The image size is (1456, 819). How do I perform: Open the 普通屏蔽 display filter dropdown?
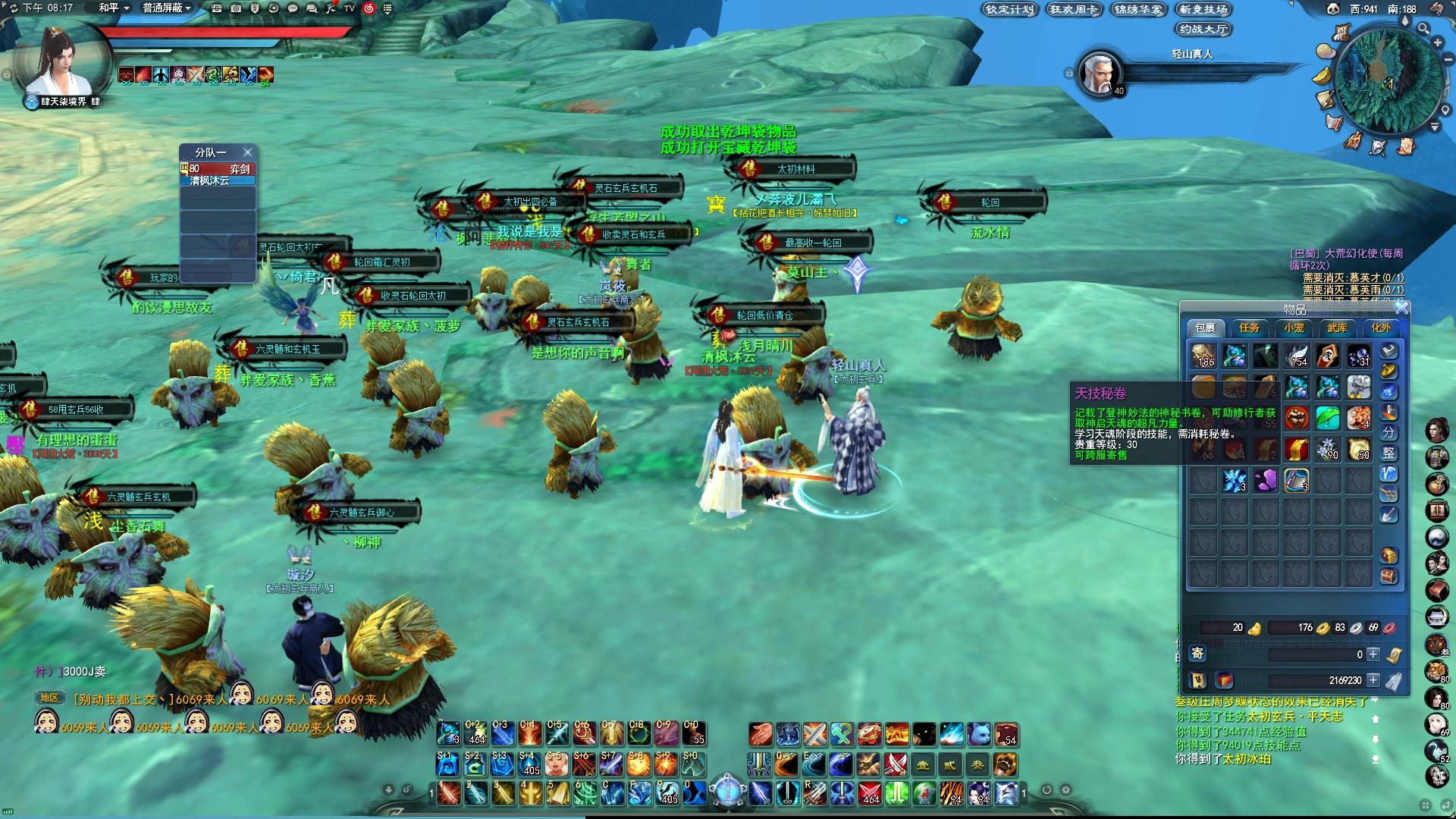tap(167, 8)
